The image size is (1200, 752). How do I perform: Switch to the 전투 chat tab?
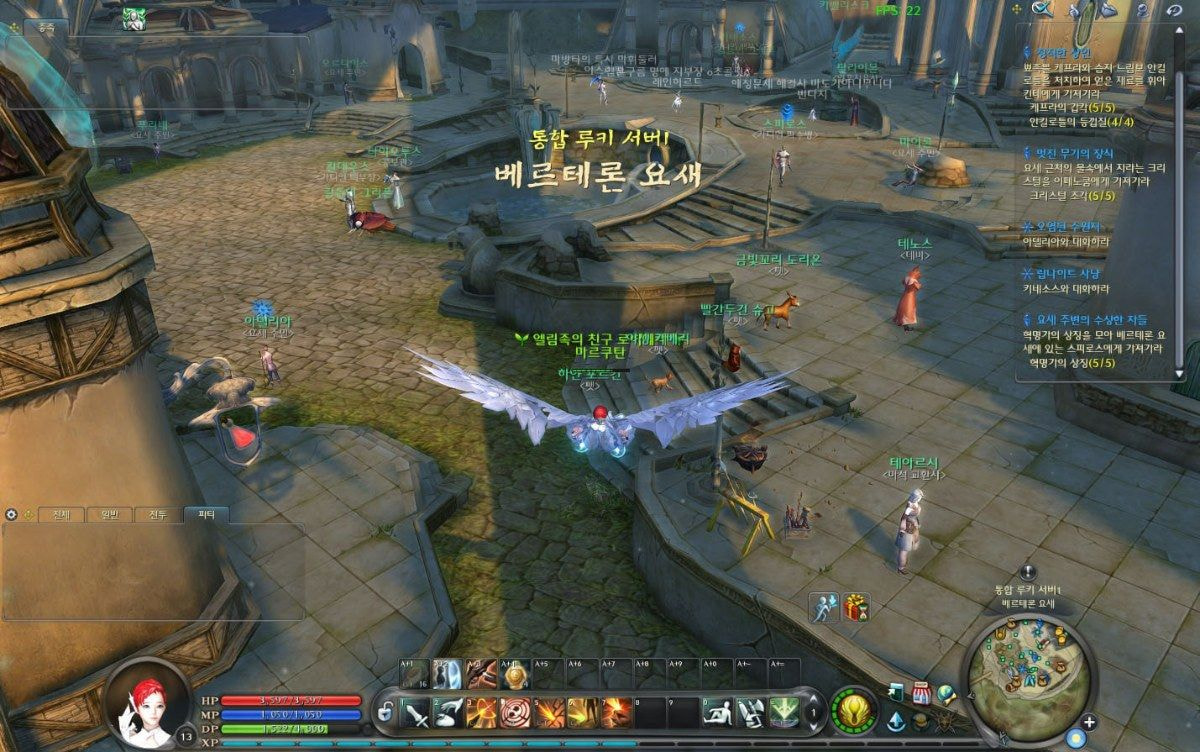(x=157, y=515)
